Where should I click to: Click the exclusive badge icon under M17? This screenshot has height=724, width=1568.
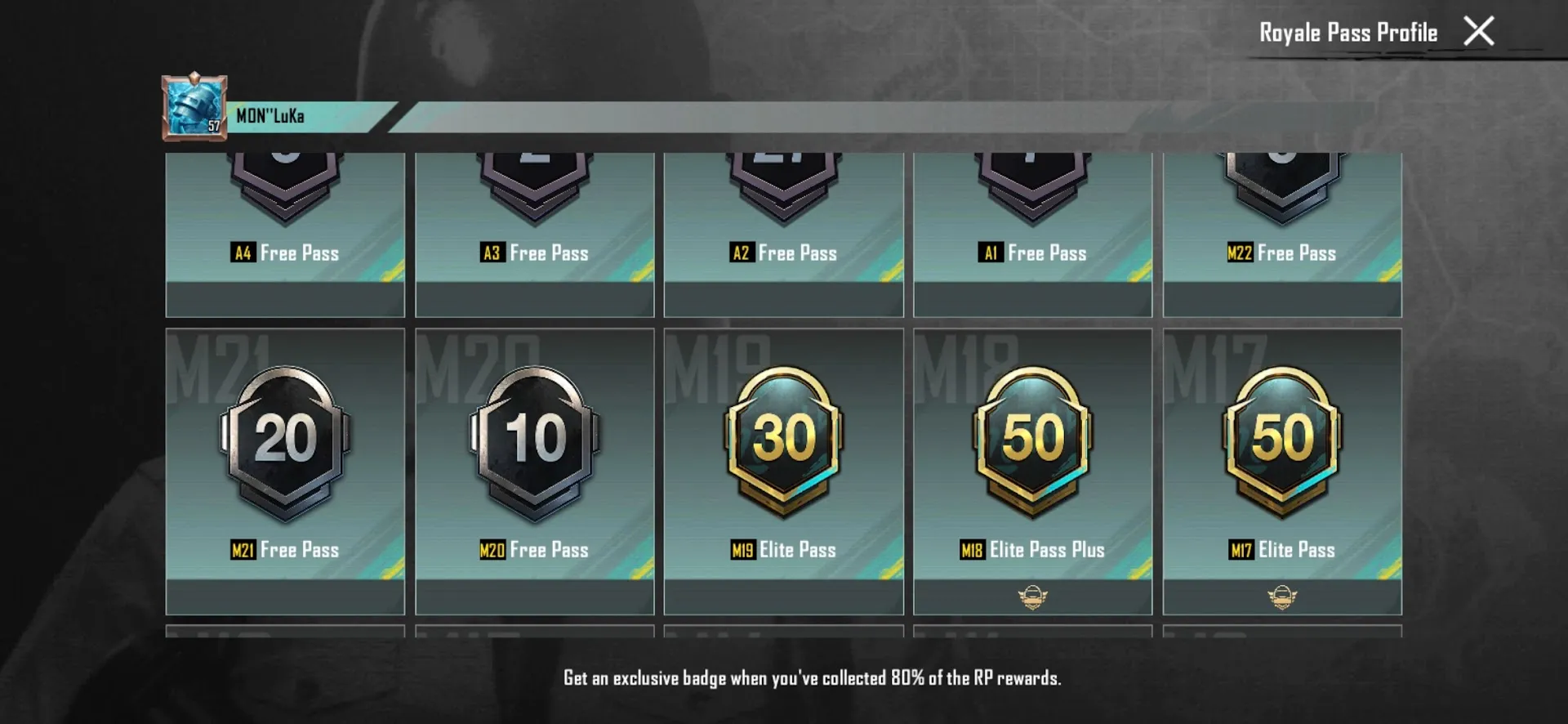coord(1281,597)
